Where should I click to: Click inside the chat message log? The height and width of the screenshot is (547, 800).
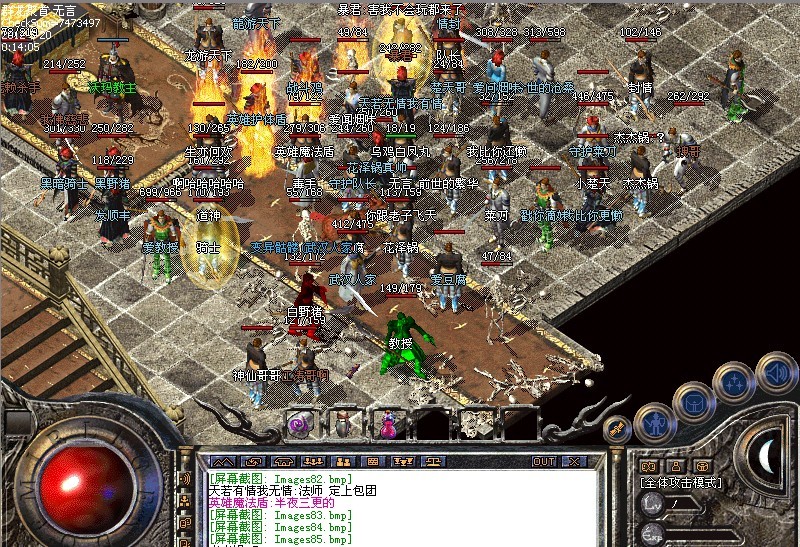[400, 510]
